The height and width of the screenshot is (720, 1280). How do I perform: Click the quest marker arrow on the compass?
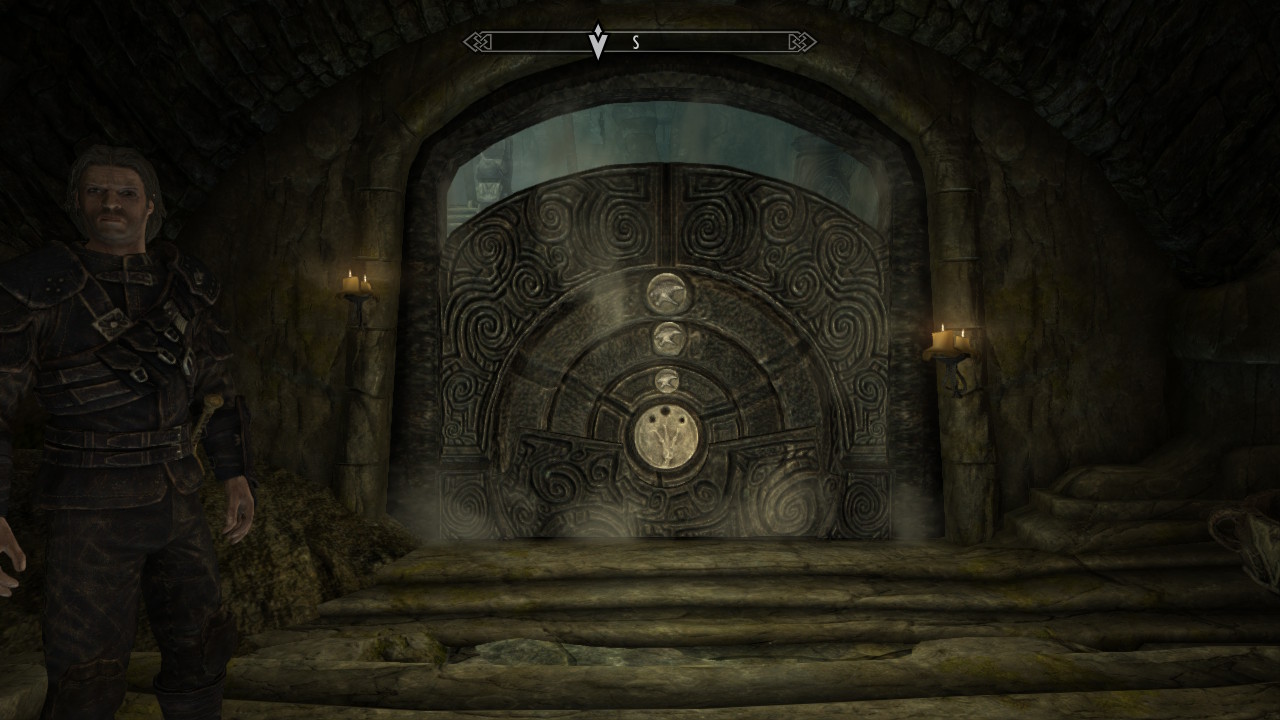tap(598, 42)
